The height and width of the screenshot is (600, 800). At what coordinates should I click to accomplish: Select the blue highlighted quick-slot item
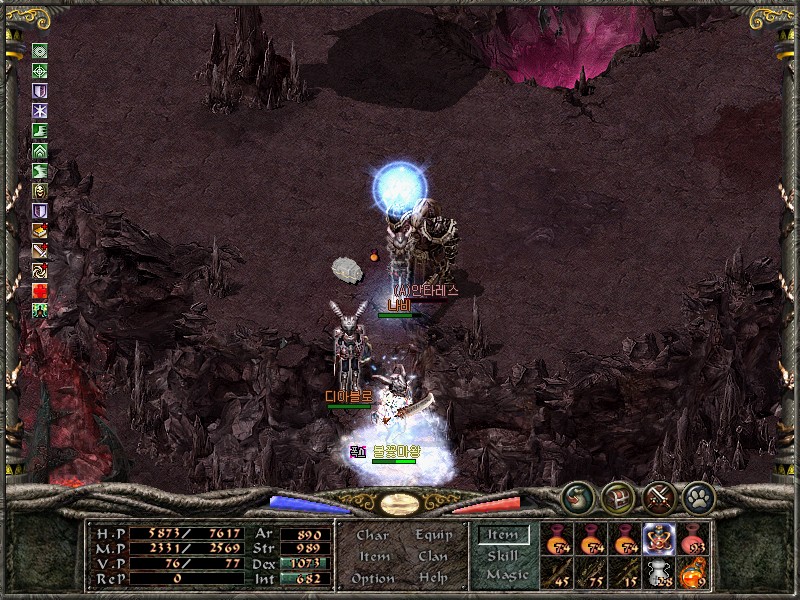658,540
